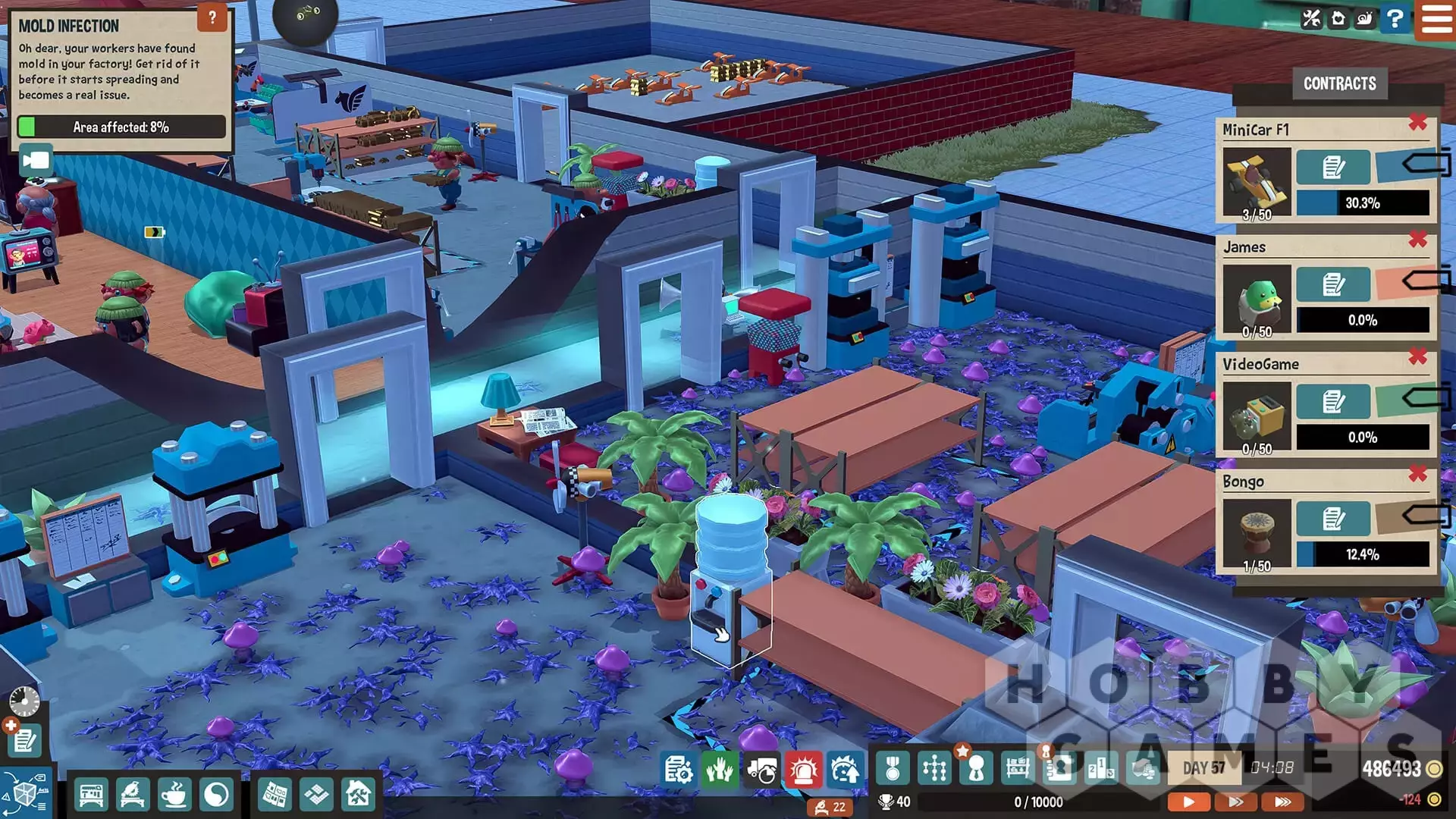Cancel the MiniCar F1 contract
This screenshot has height=819, width=1456.
1417,123
